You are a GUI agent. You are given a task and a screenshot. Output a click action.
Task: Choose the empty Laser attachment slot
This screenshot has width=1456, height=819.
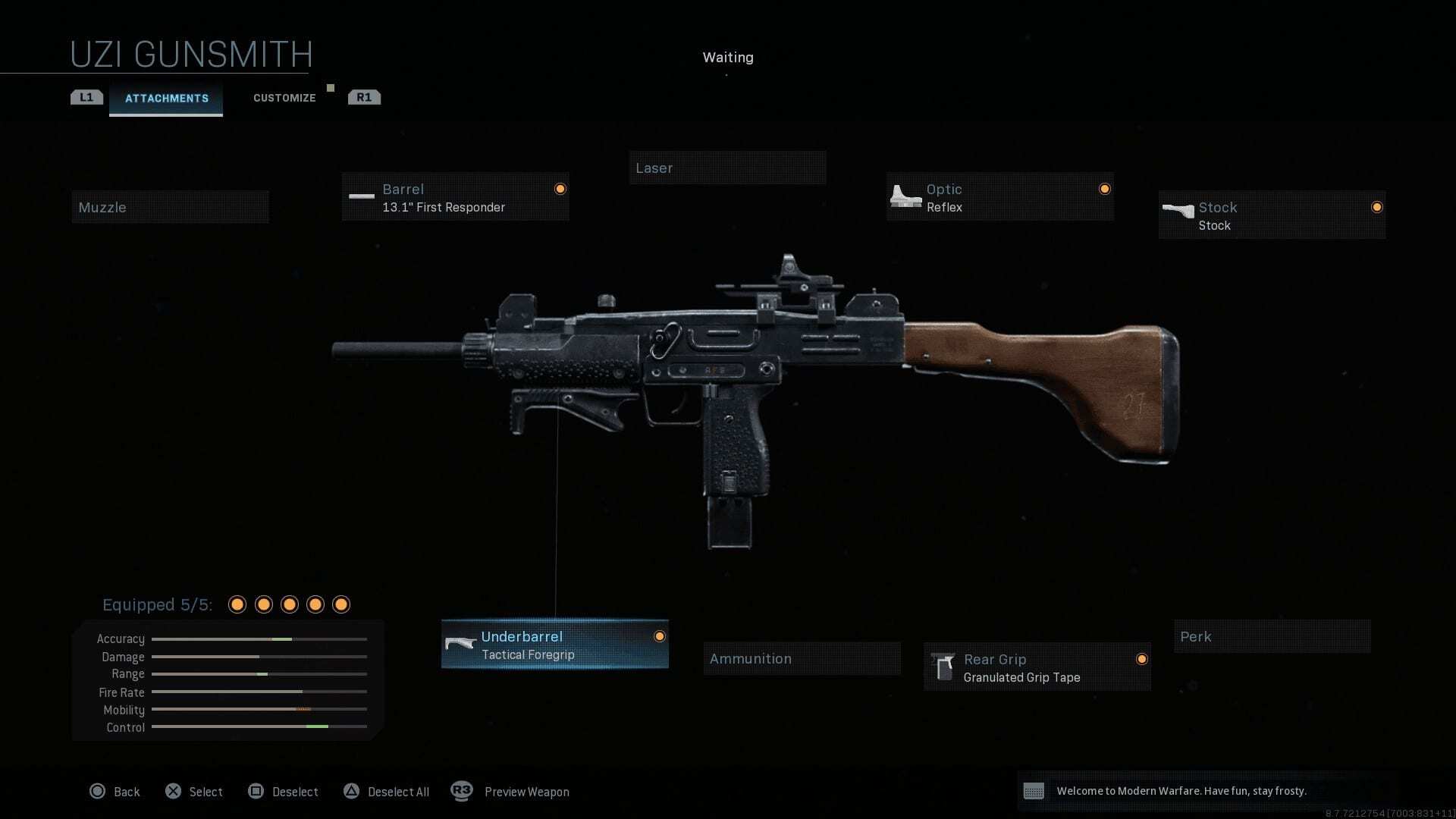click(727, 168)
